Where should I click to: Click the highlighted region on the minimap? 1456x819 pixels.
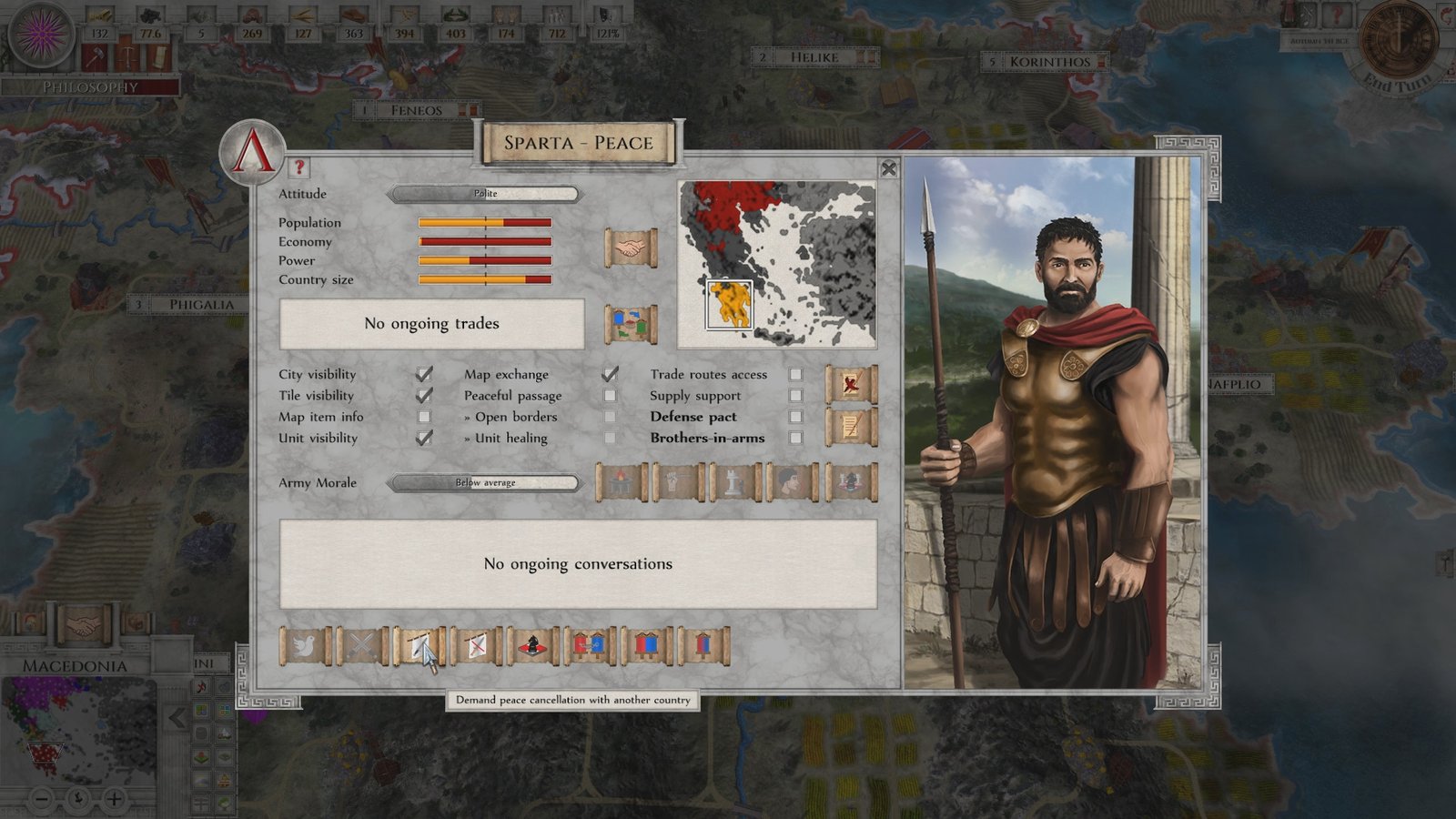coord(728,305)
